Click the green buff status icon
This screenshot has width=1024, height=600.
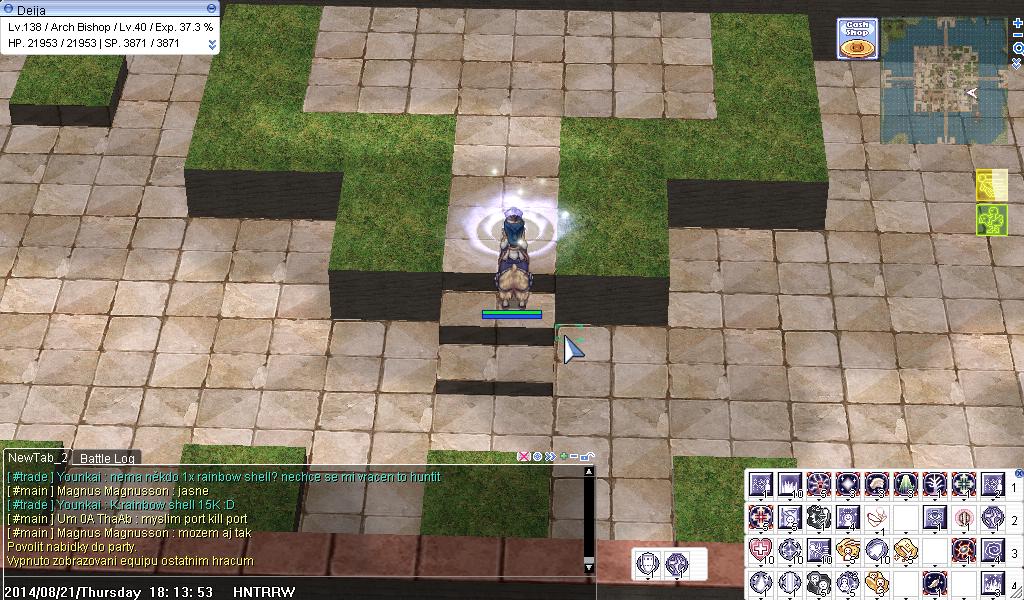pos(990,220)
